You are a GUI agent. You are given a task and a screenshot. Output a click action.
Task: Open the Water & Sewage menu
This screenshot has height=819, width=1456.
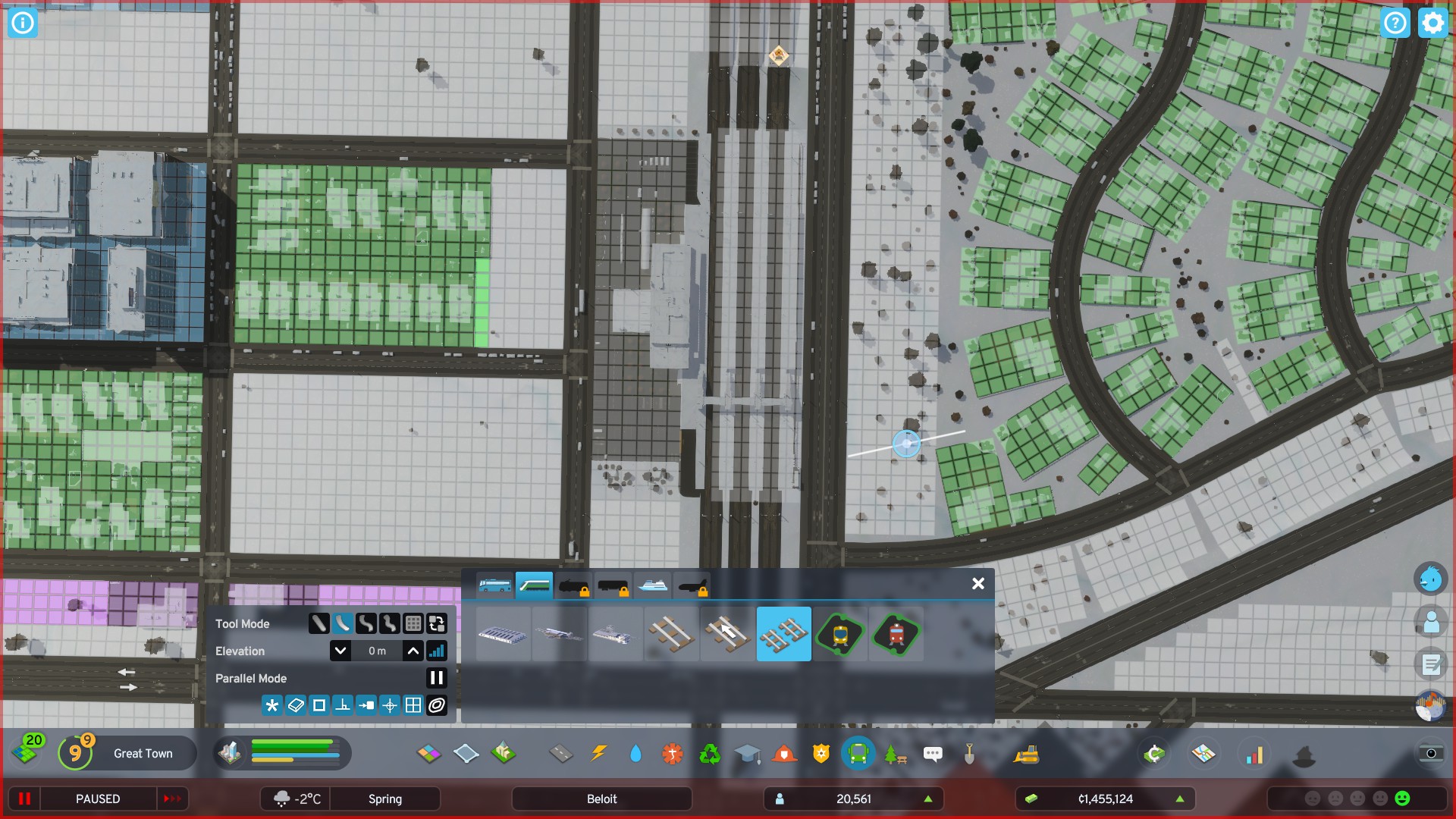(x=635, y=754)
